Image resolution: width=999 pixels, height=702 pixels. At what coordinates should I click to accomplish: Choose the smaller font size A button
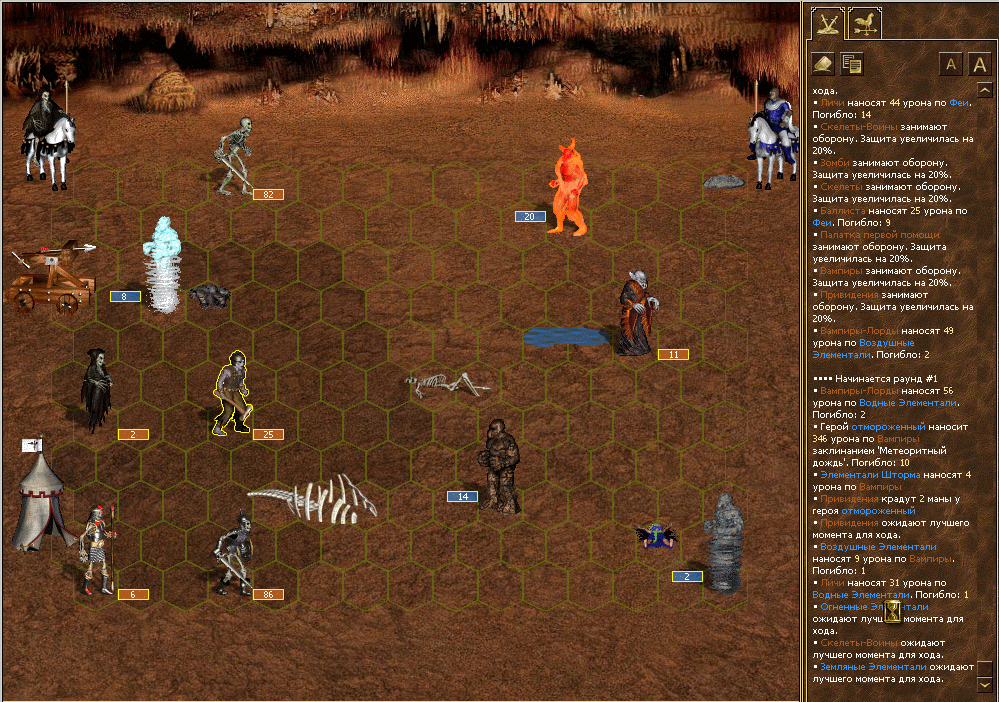click(x=951, y=65)
